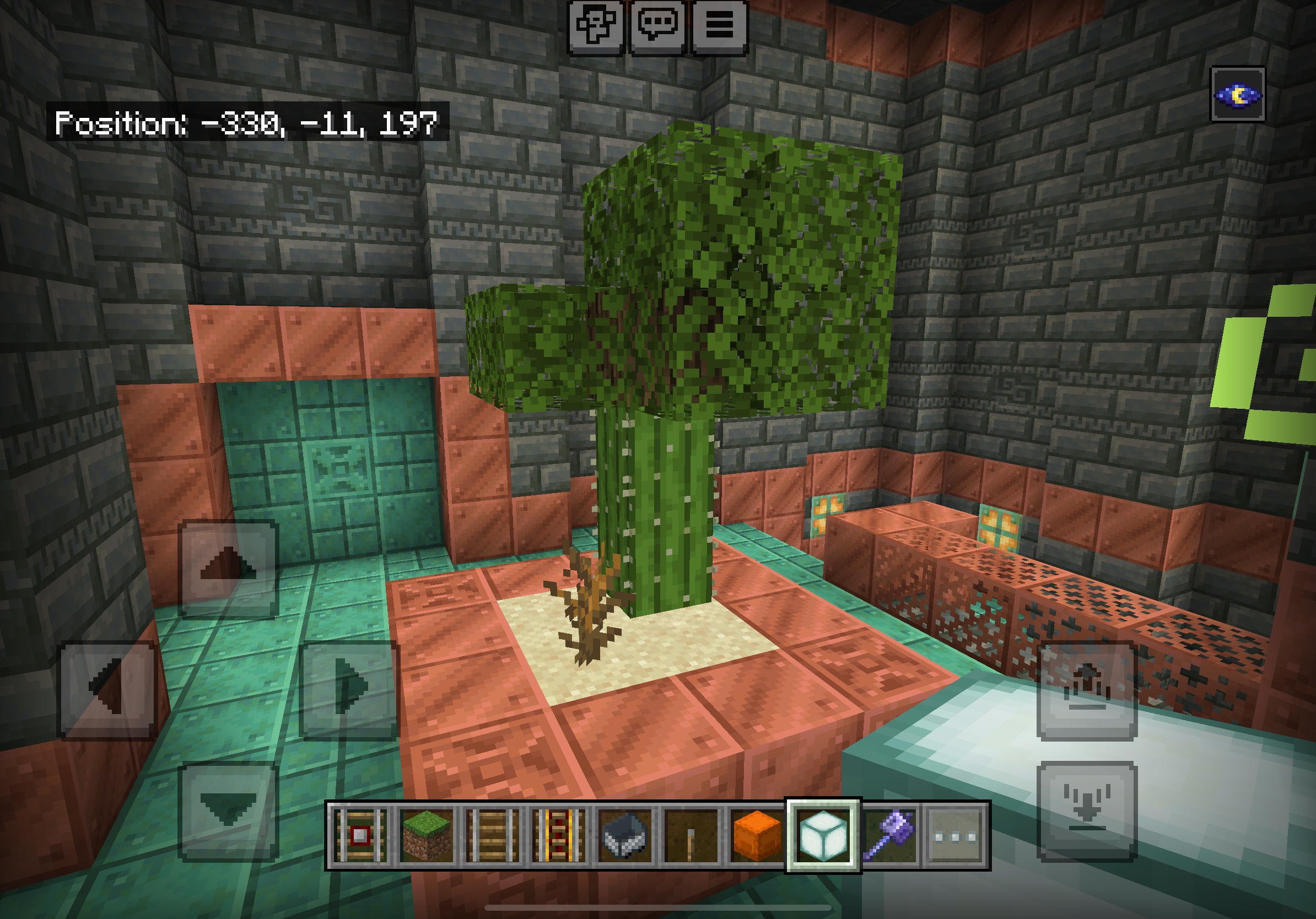Select the purple mace hotbar slot

coord(889,836)
